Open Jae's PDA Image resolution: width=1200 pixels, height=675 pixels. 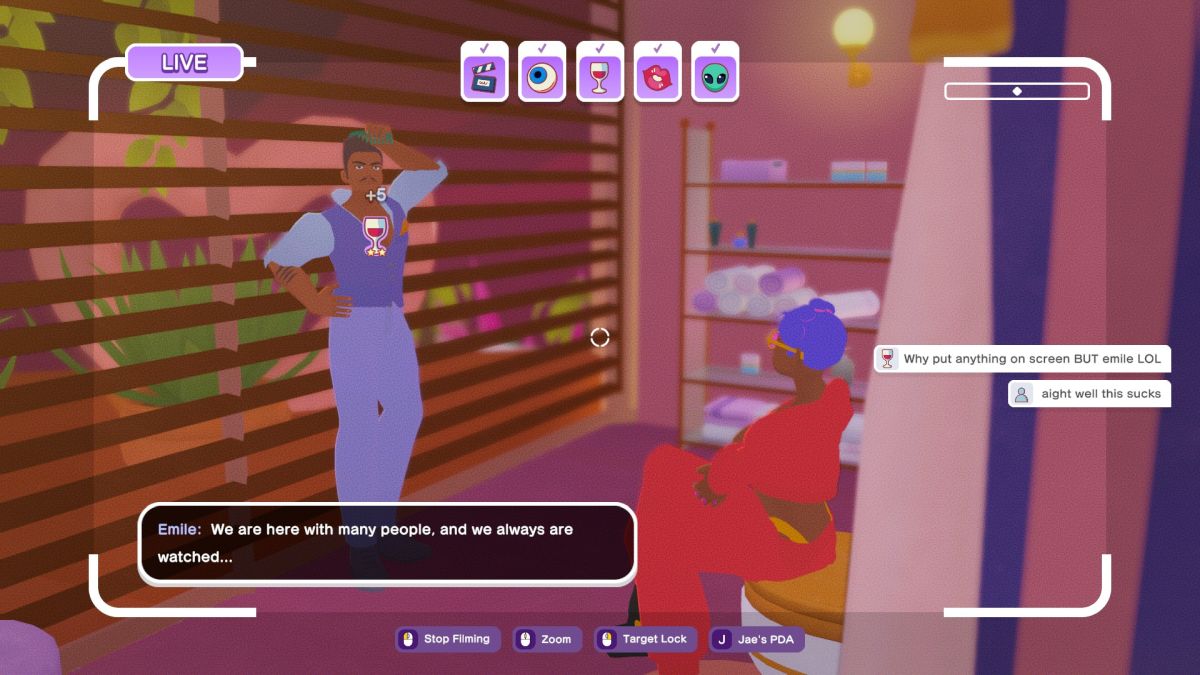(x=757, y=639)
